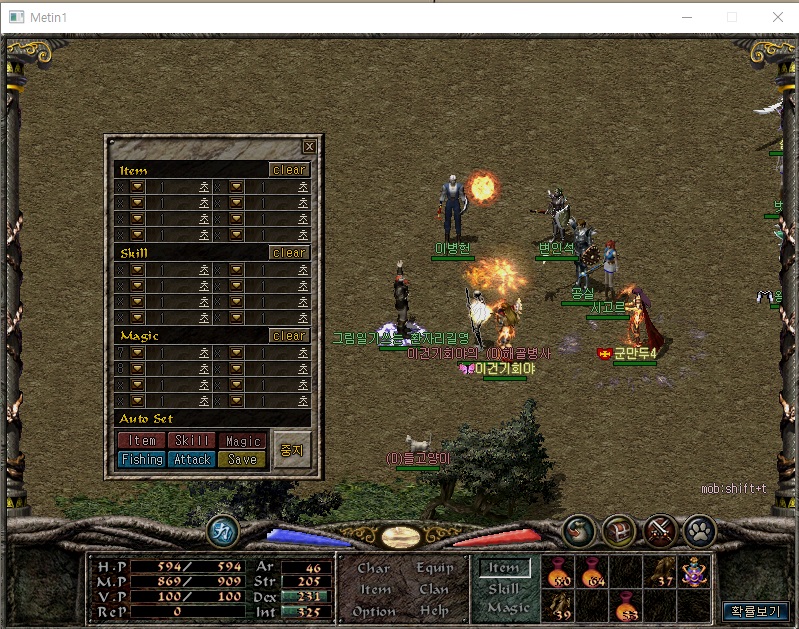
Task: Open the Clan menu
Action: (434, 590)
